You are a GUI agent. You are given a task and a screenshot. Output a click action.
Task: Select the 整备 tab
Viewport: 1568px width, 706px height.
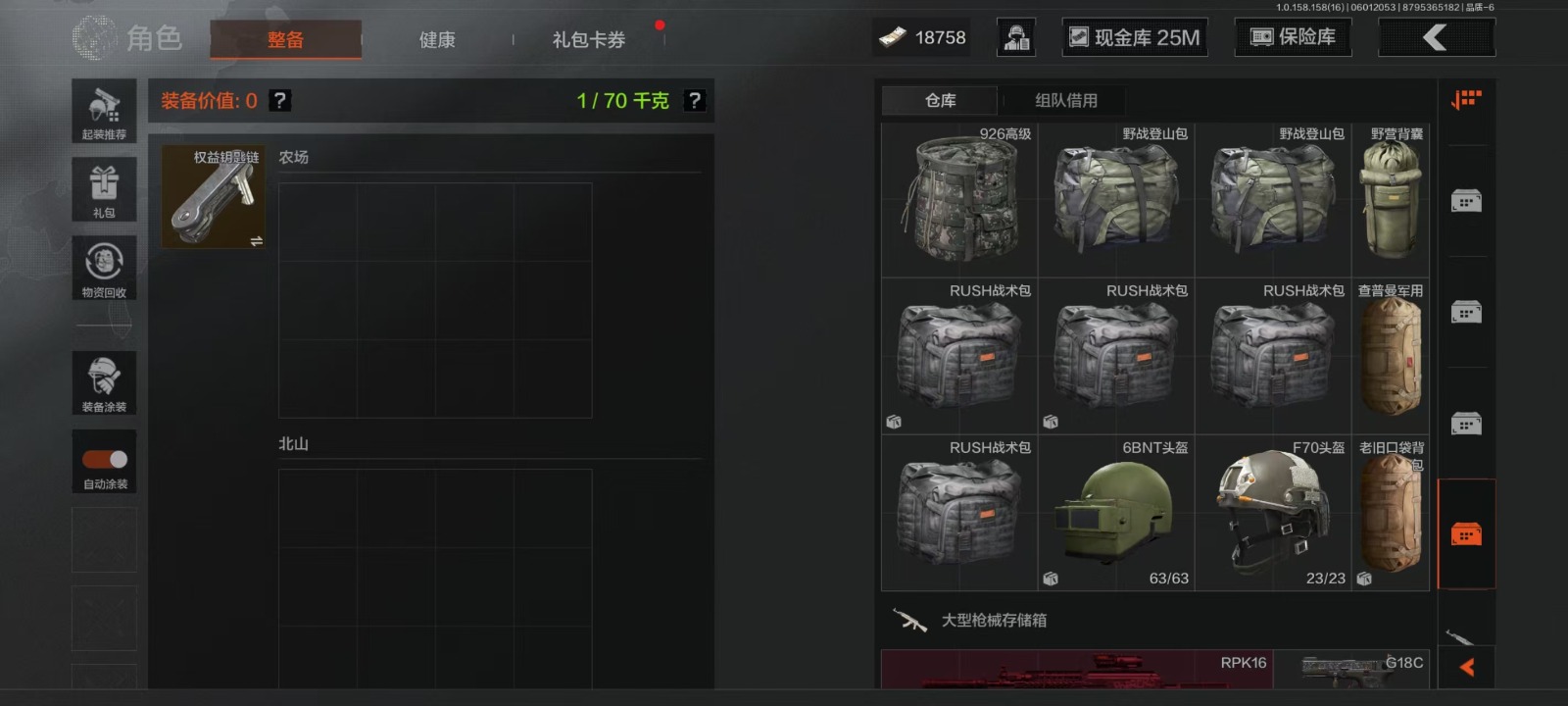tap(285, 40)
